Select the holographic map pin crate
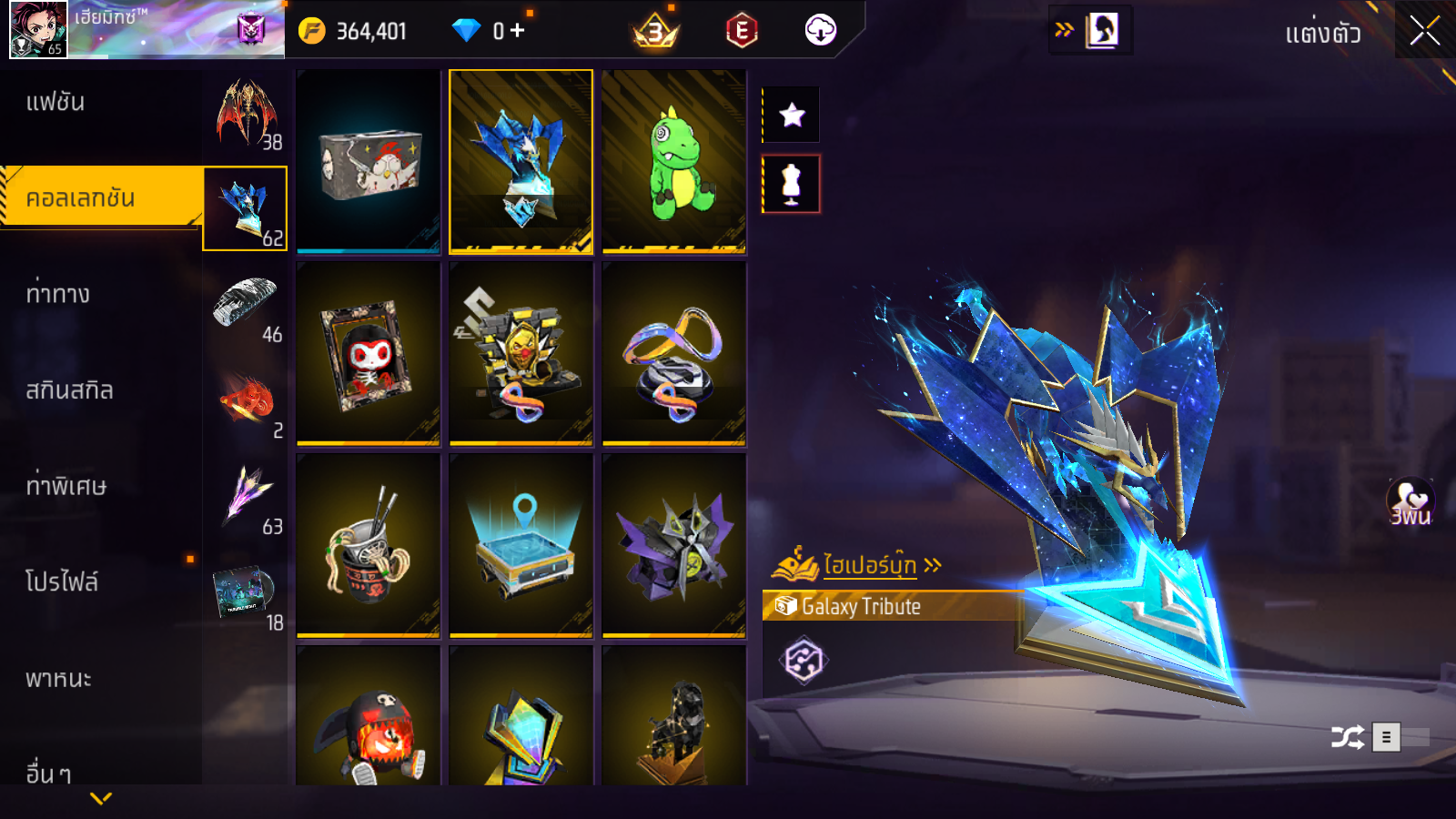This screenshot has width=1456, height=819. click(x=521, y=546)
